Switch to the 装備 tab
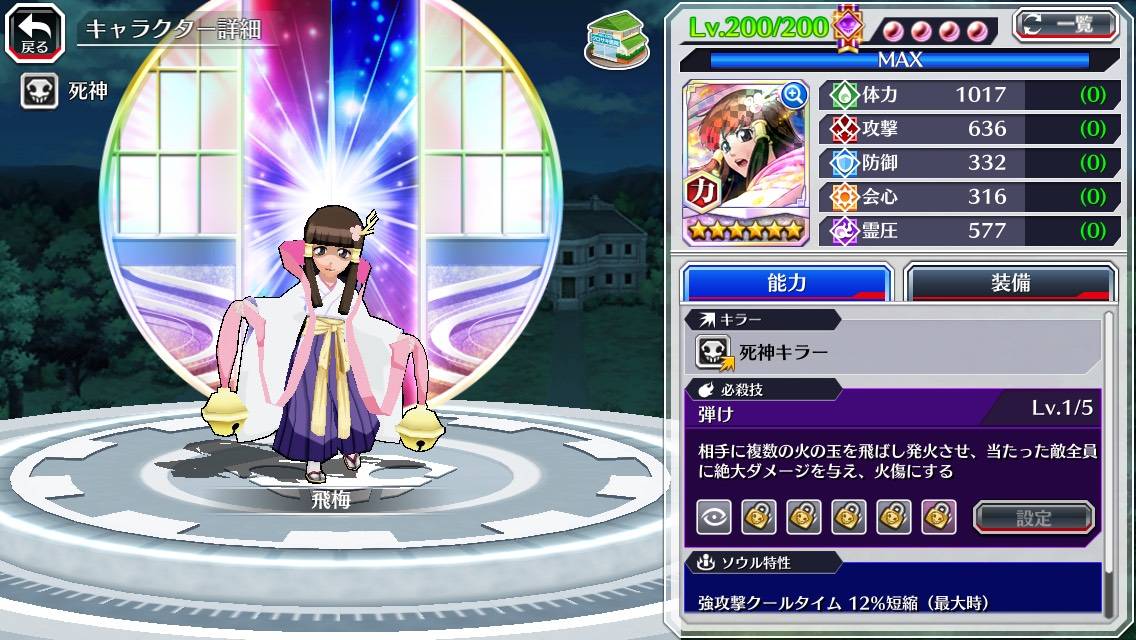 point(1010,283)
